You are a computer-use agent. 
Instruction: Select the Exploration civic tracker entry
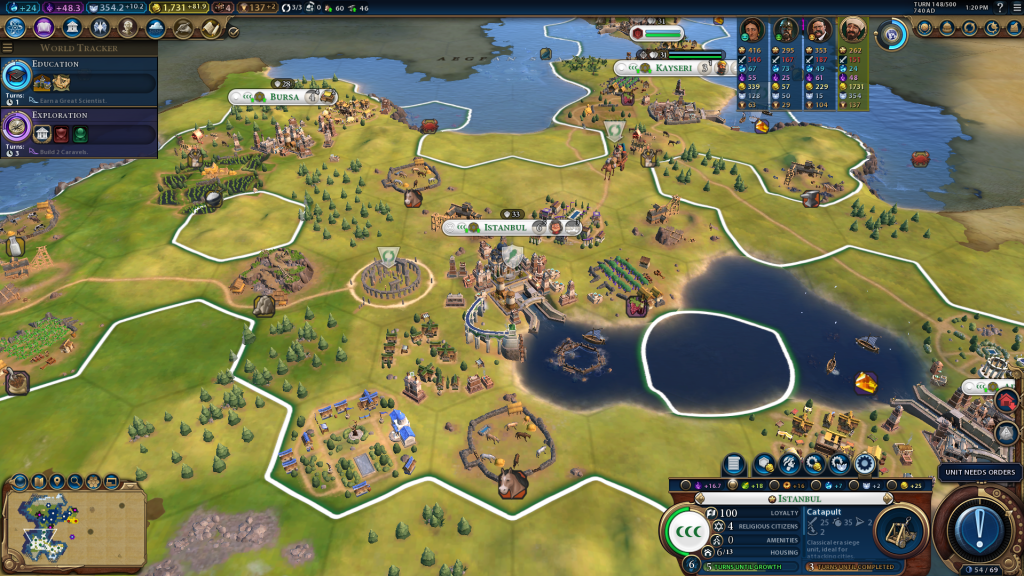[78, 130]
